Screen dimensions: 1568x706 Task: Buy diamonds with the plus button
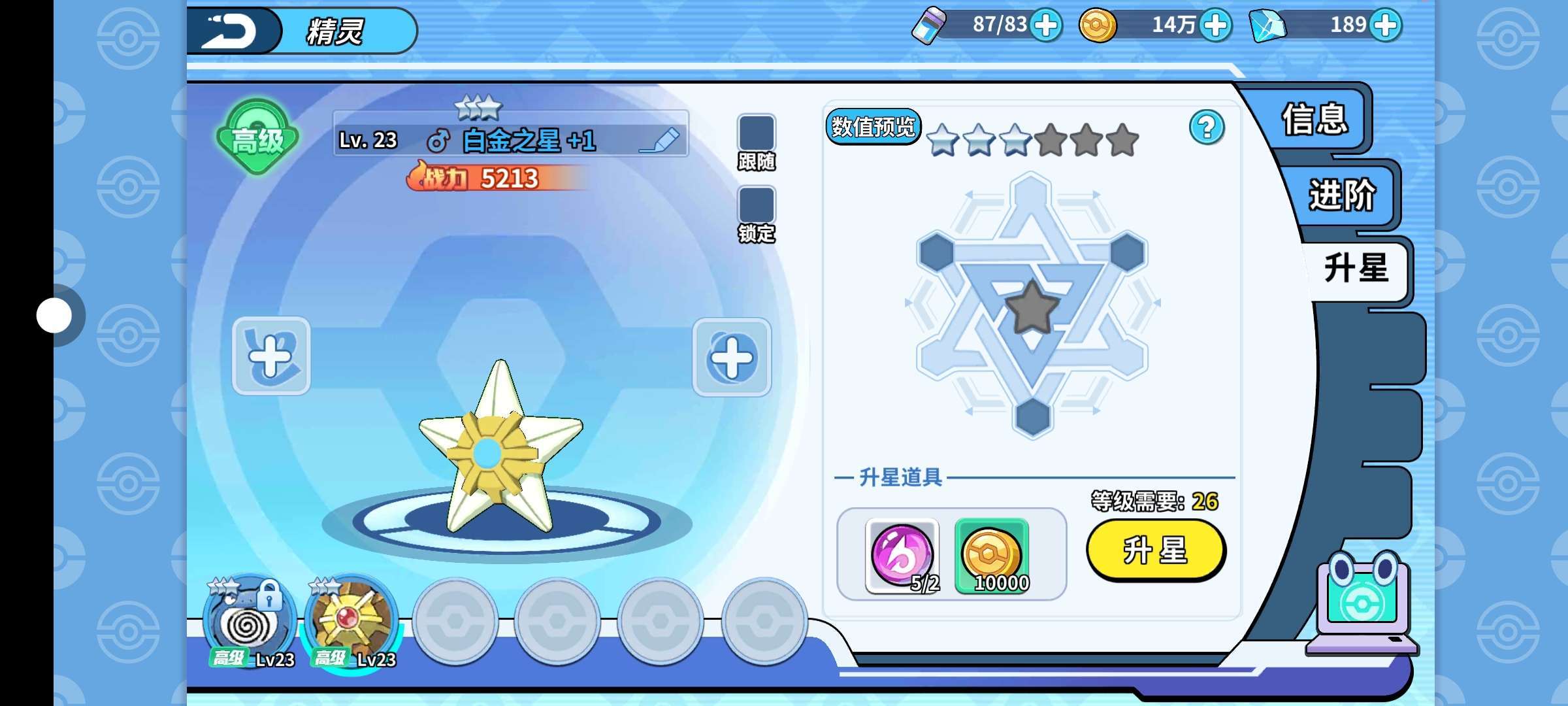(1385, 25)
